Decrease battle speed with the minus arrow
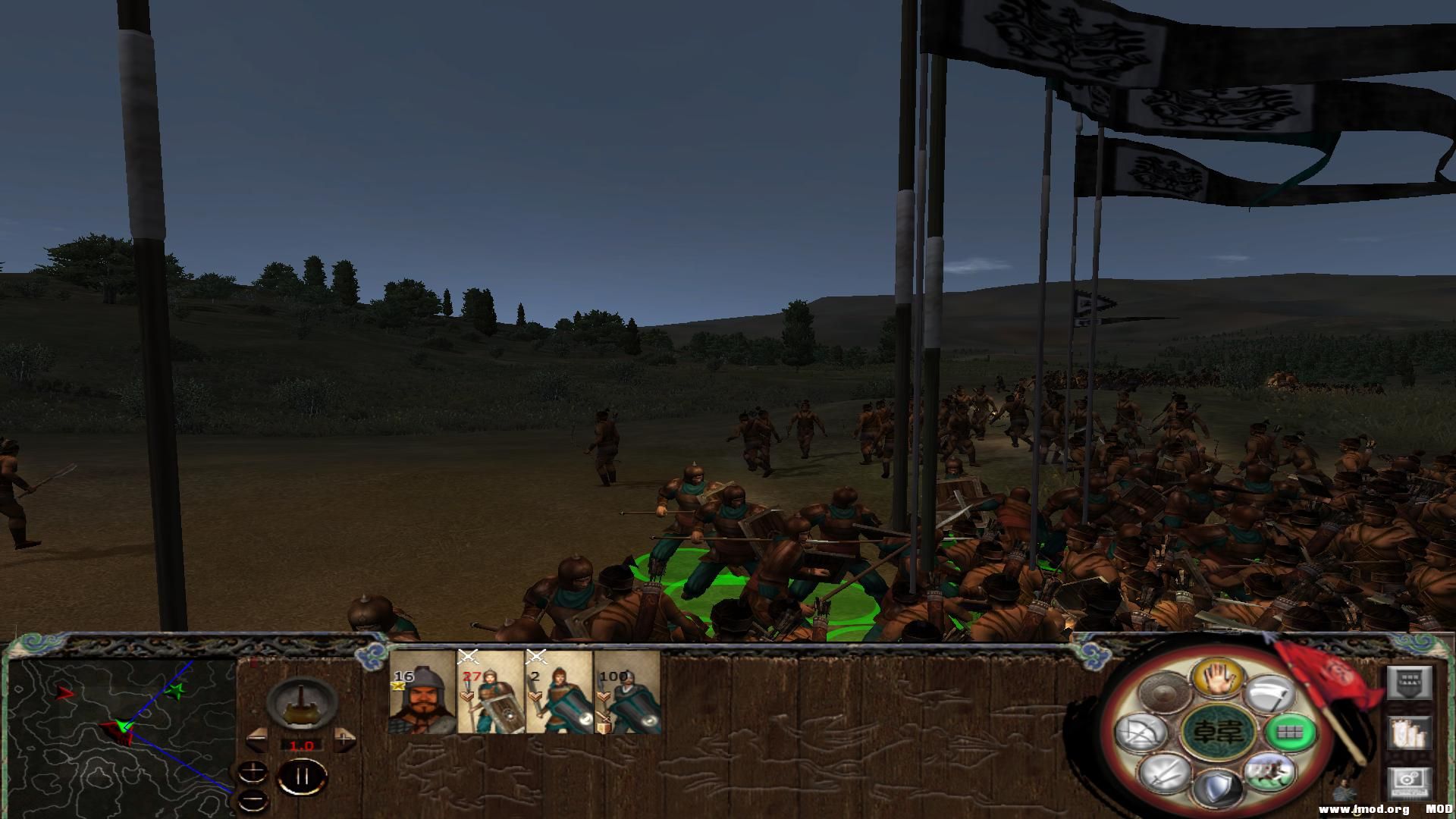 (256, 739)
